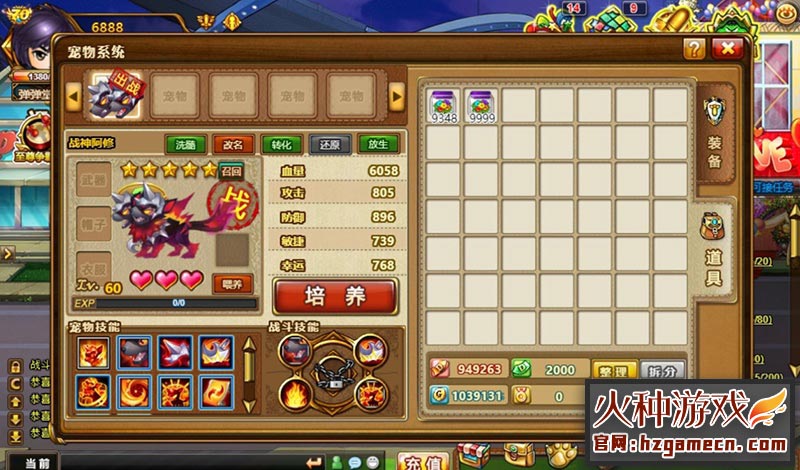Screen dimensions: 800x470
Task: Show previous pets with the left arrow
Action: coord(72,96)
